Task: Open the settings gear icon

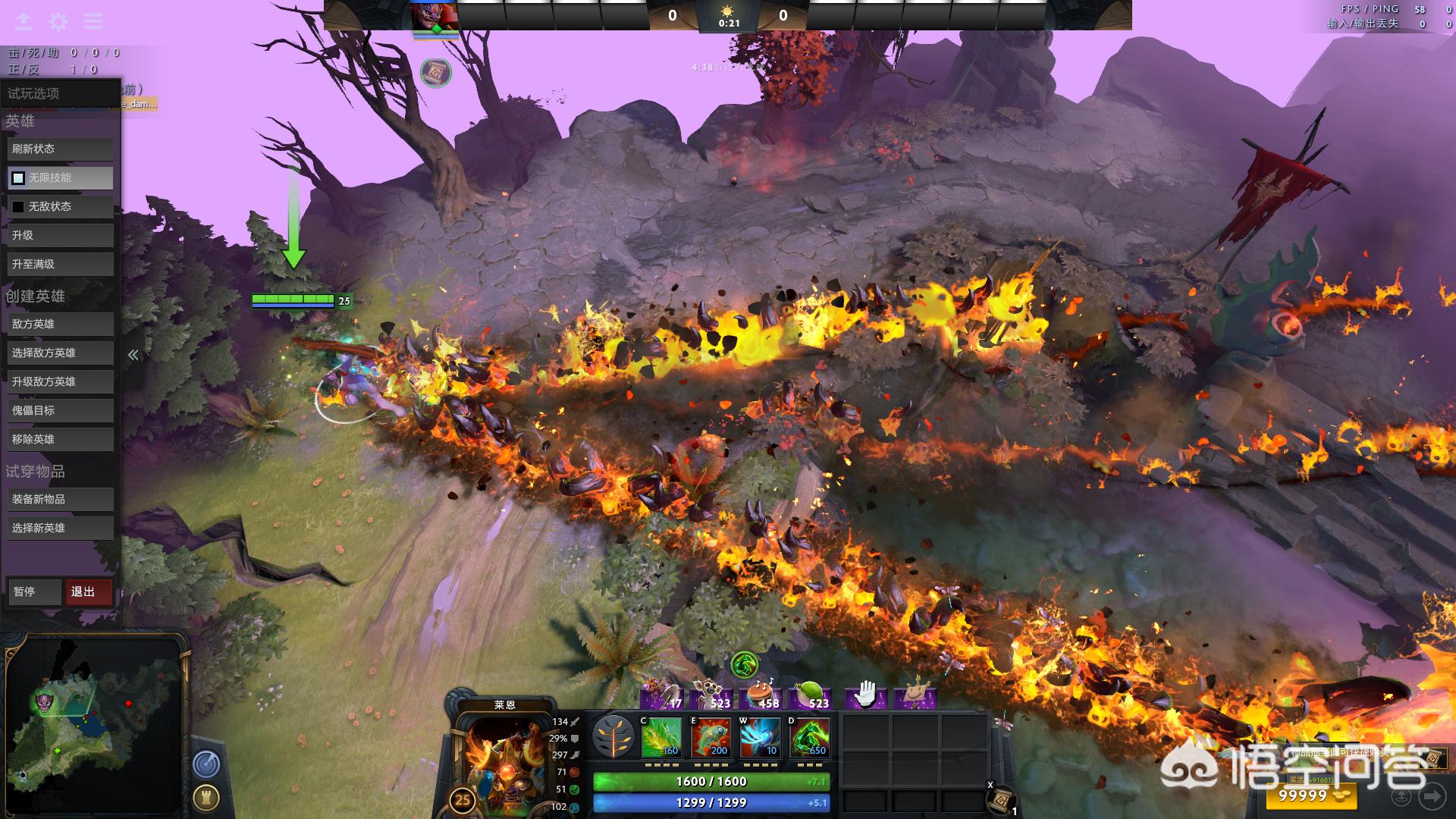Action: [x=58, y=22]
